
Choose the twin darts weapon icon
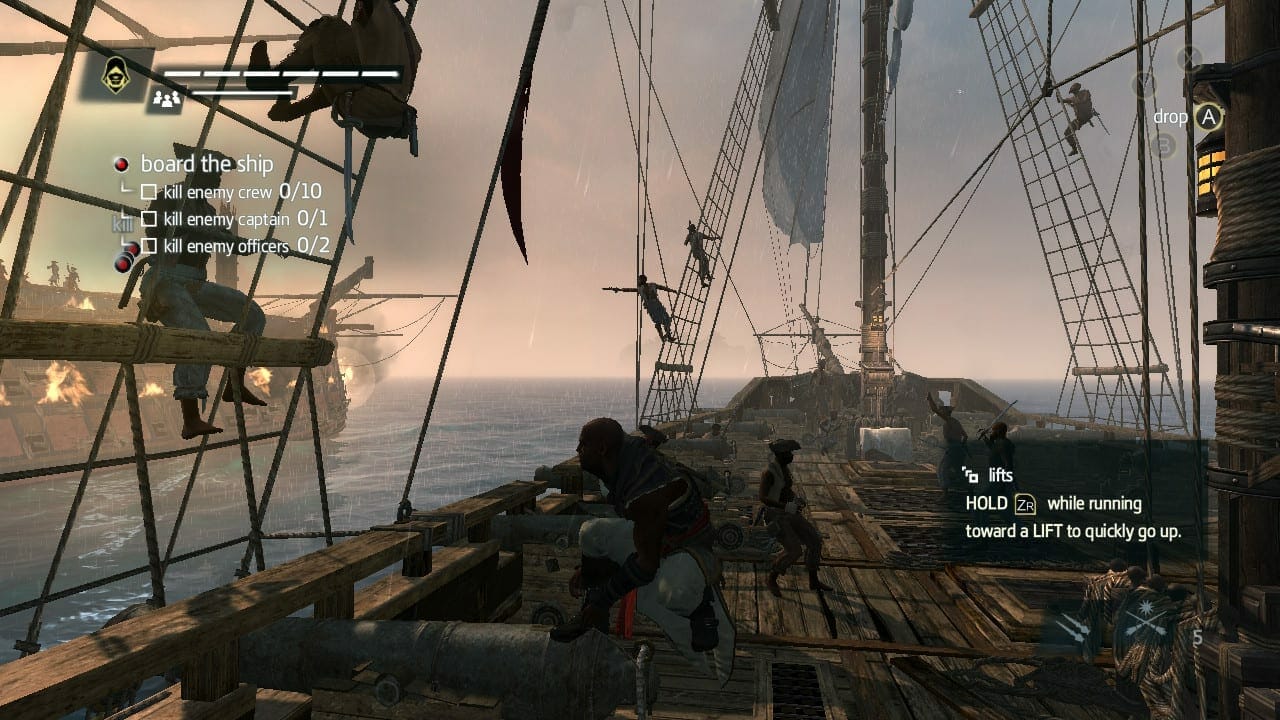1075,627
